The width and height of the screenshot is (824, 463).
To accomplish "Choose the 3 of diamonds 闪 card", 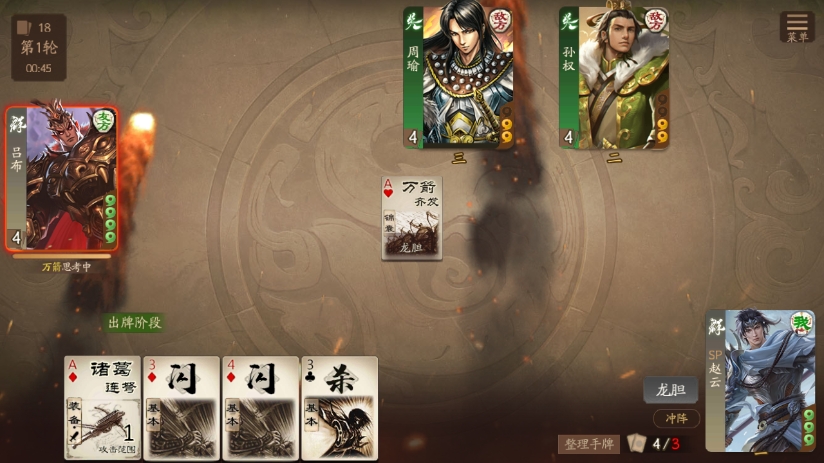I will [182, 407].
